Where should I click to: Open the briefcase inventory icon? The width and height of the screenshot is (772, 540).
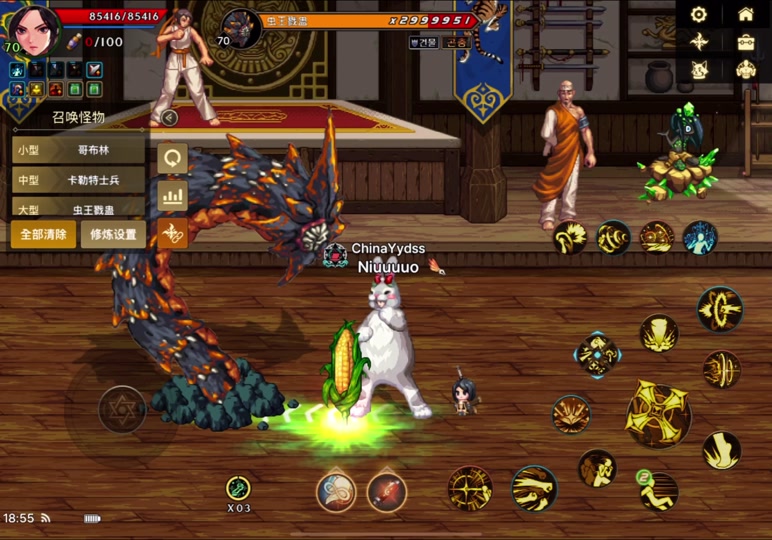745,42
